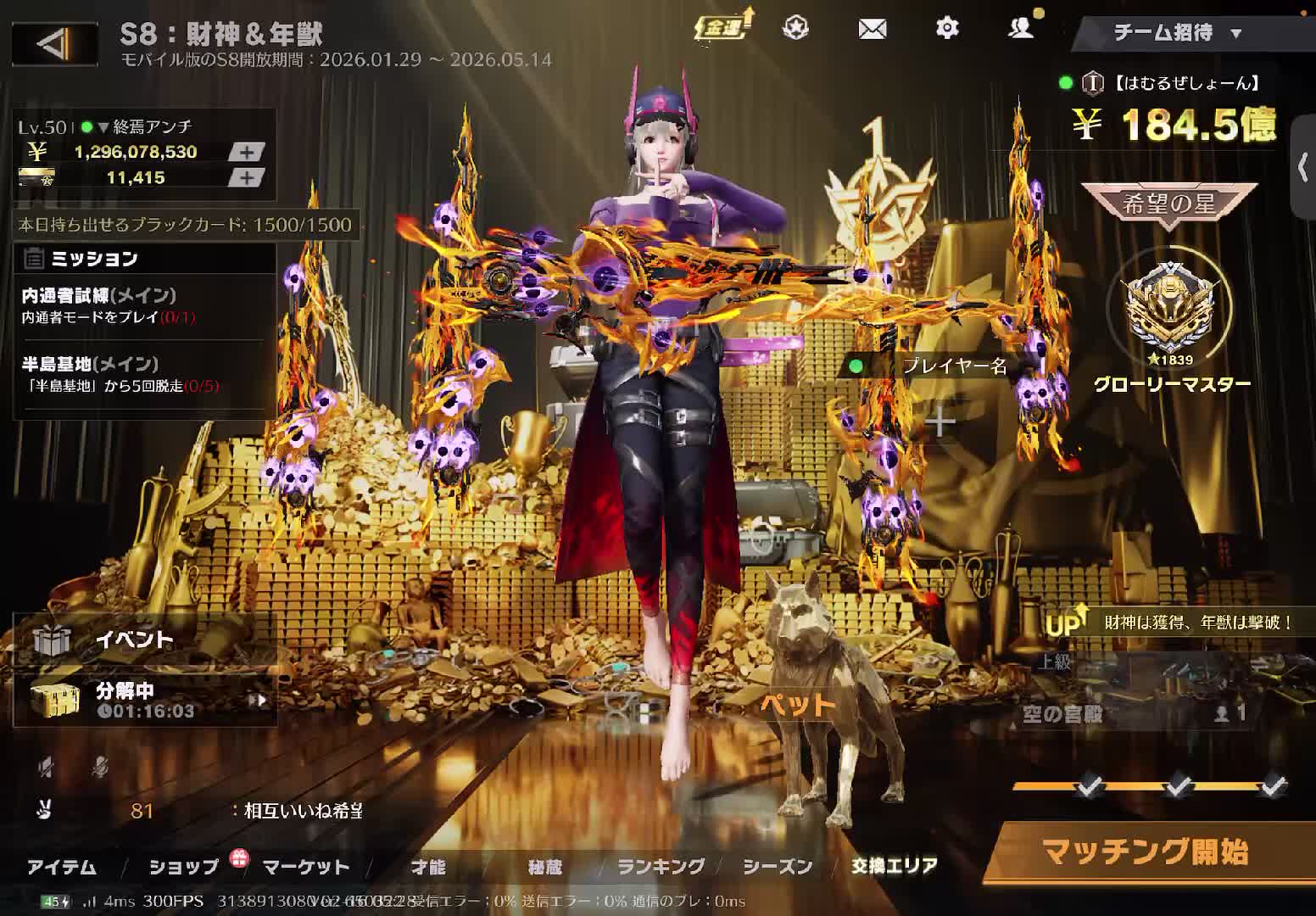Open the イベント panel

click(136, 639)
